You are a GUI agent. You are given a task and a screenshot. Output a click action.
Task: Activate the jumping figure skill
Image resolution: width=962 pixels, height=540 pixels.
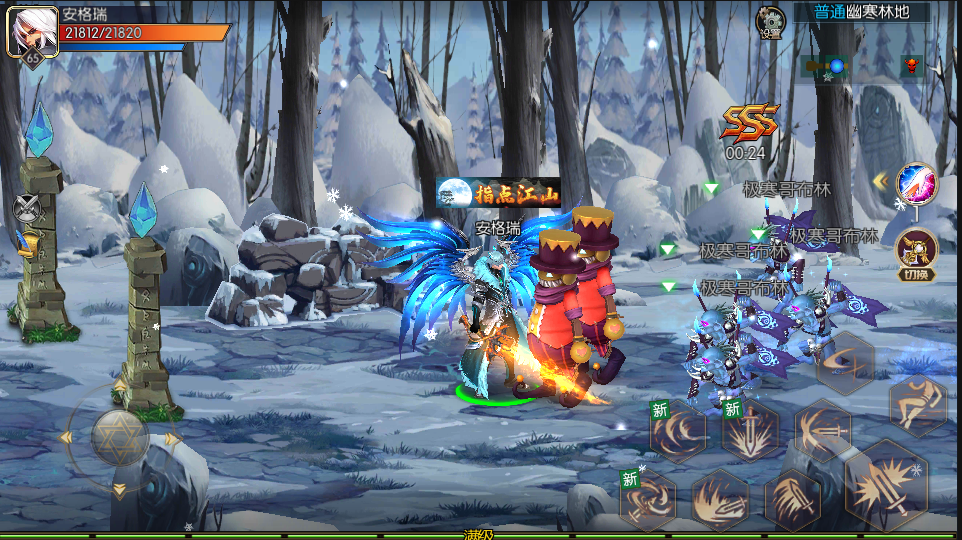pyautogui.click(x=917, y=405)
